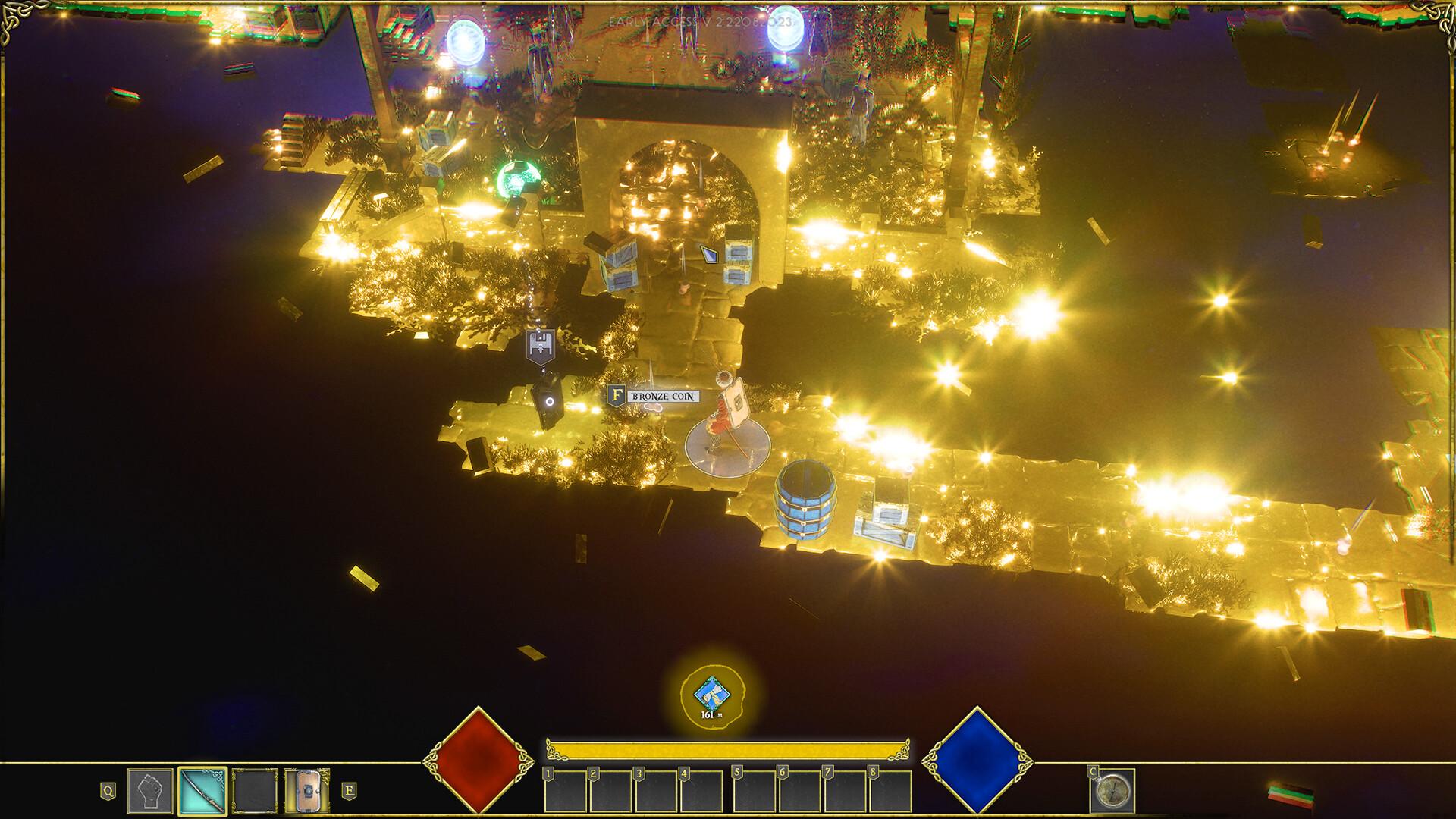The width and height of the screenshot is (1456, 819).
Task: Click the F key icon on the pickup prompt
Action: pos(616,395)
